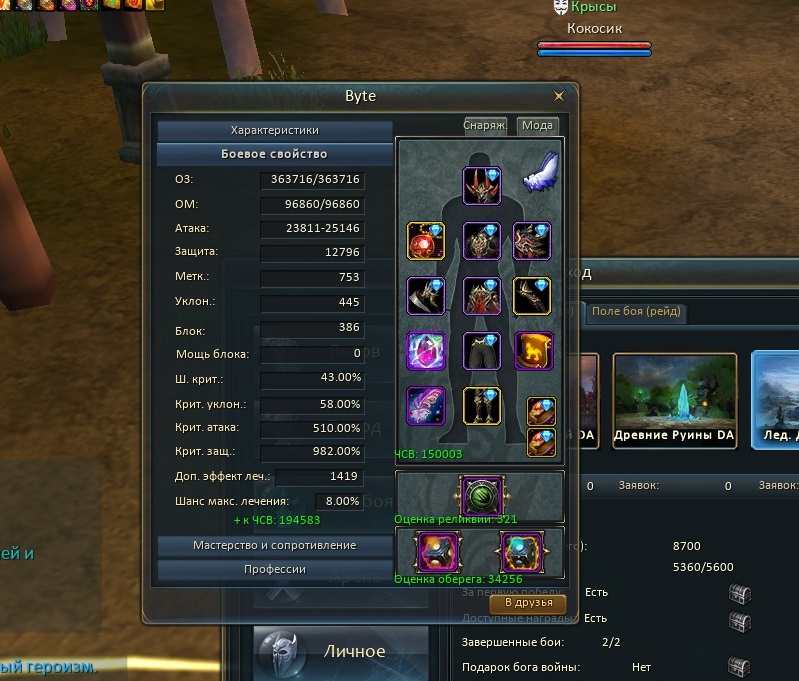Select the purple crystal gem slot

coord(426,351)
